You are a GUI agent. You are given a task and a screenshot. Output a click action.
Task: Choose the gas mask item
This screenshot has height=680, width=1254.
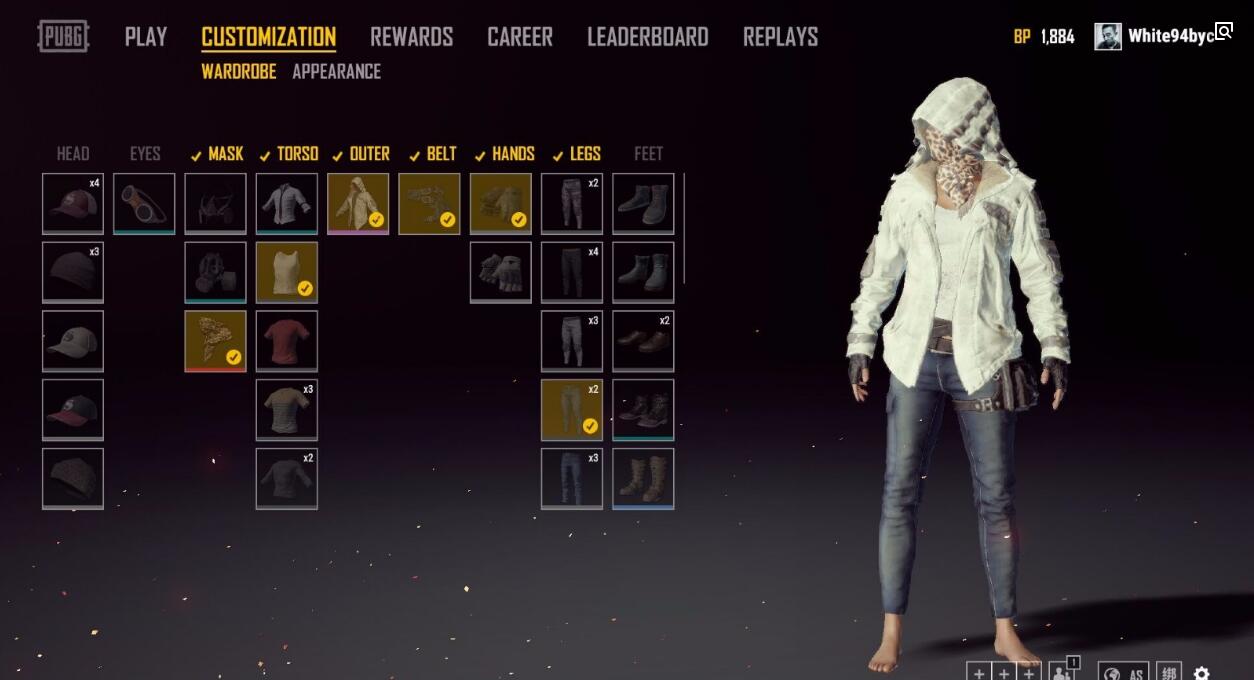[x=215, y=272]
